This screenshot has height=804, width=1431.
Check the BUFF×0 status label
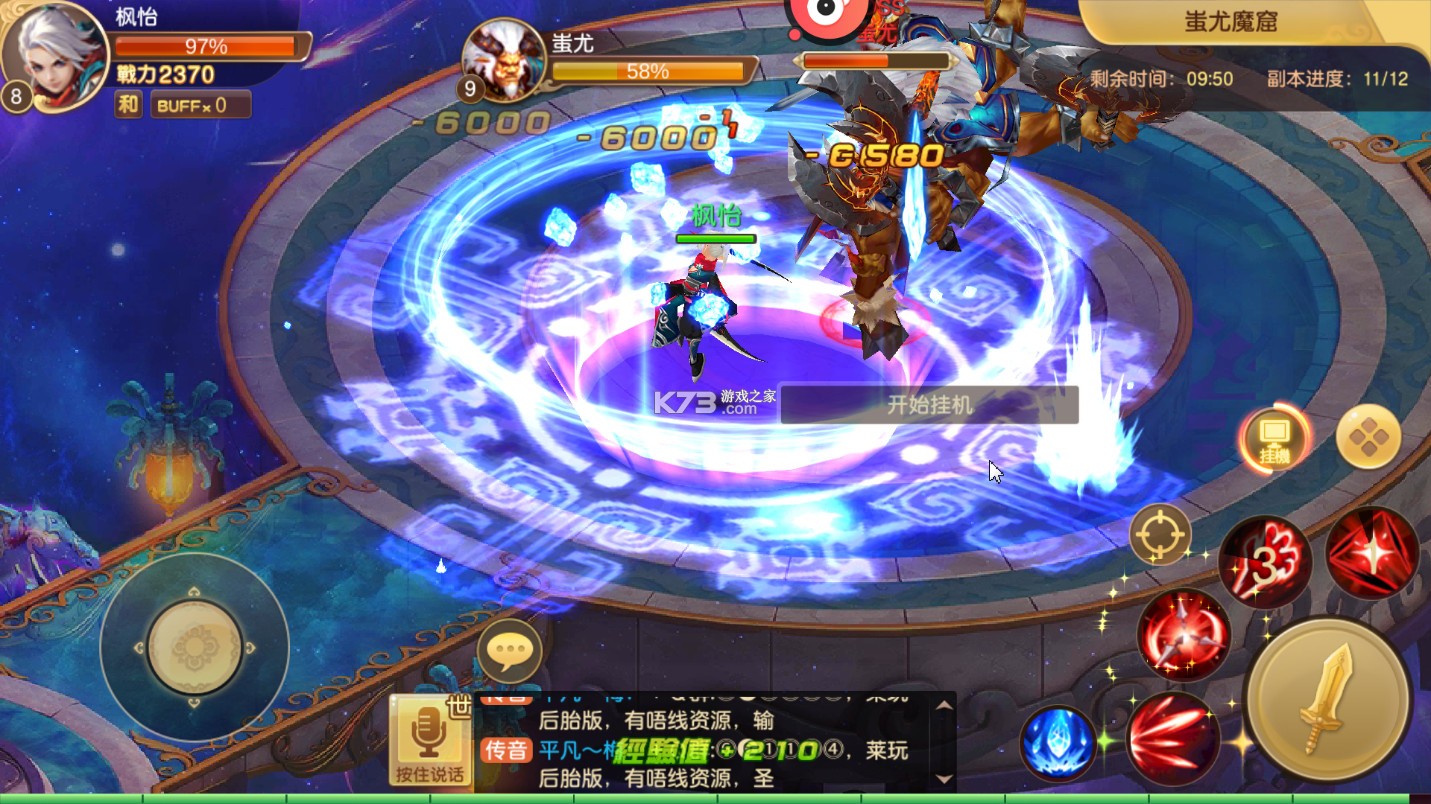tap(199, 104)
